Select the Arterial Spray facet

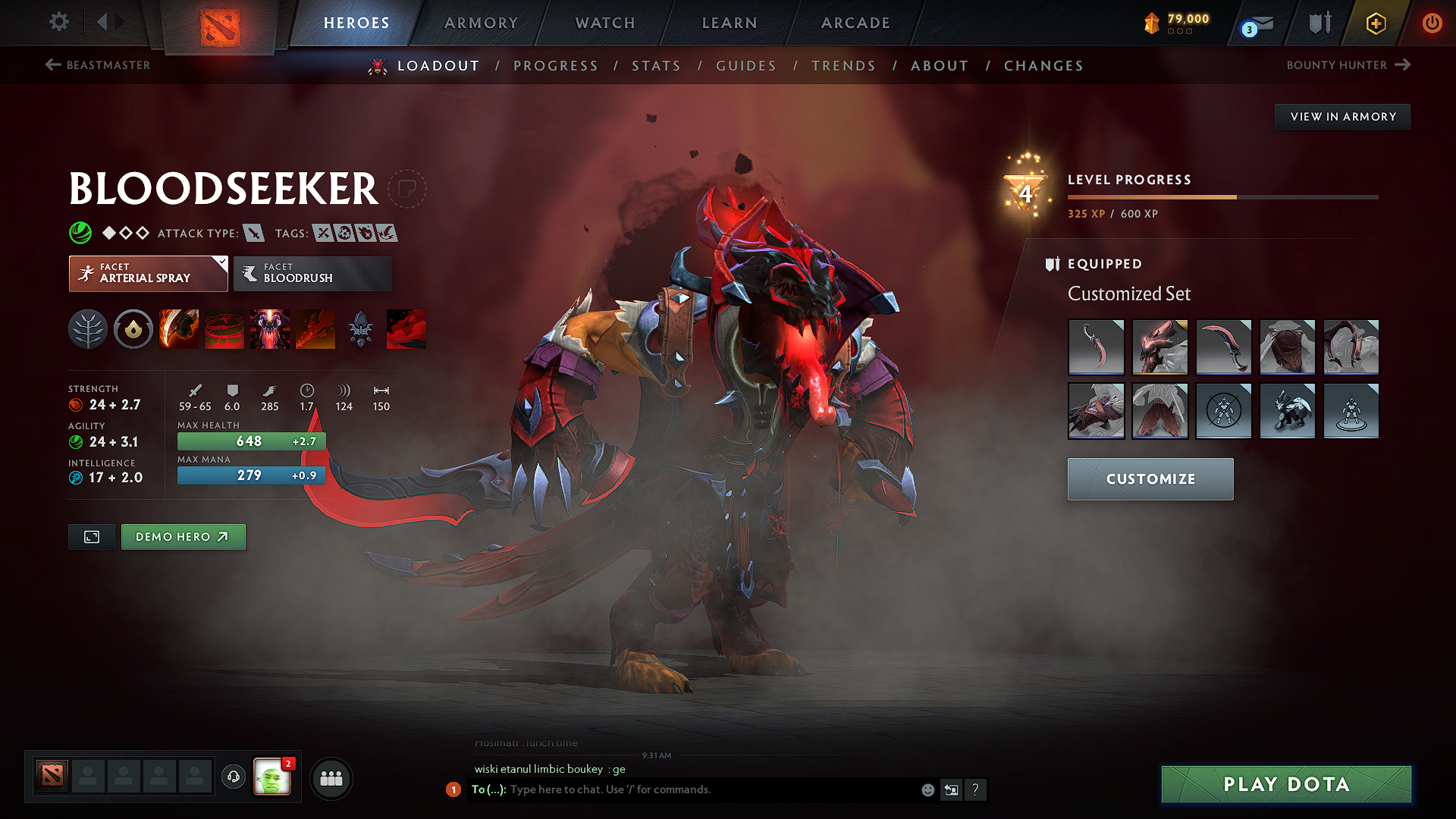click(x=148, y=273)
